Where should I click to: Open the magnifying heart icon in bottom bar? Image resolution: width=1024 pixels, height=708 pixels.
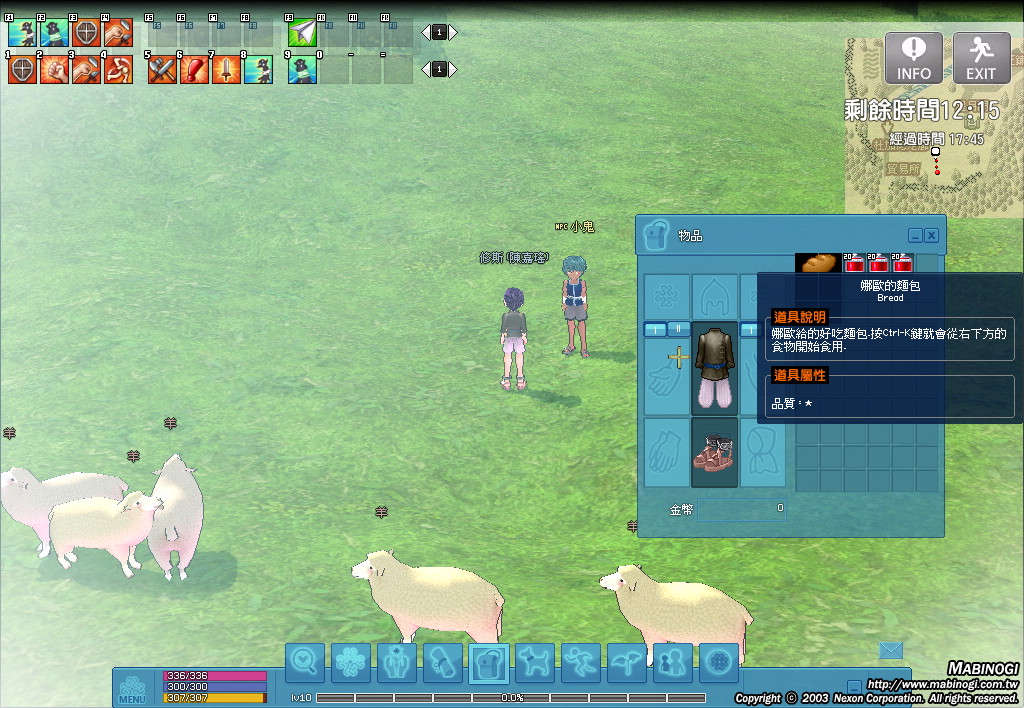click(305, 663)
